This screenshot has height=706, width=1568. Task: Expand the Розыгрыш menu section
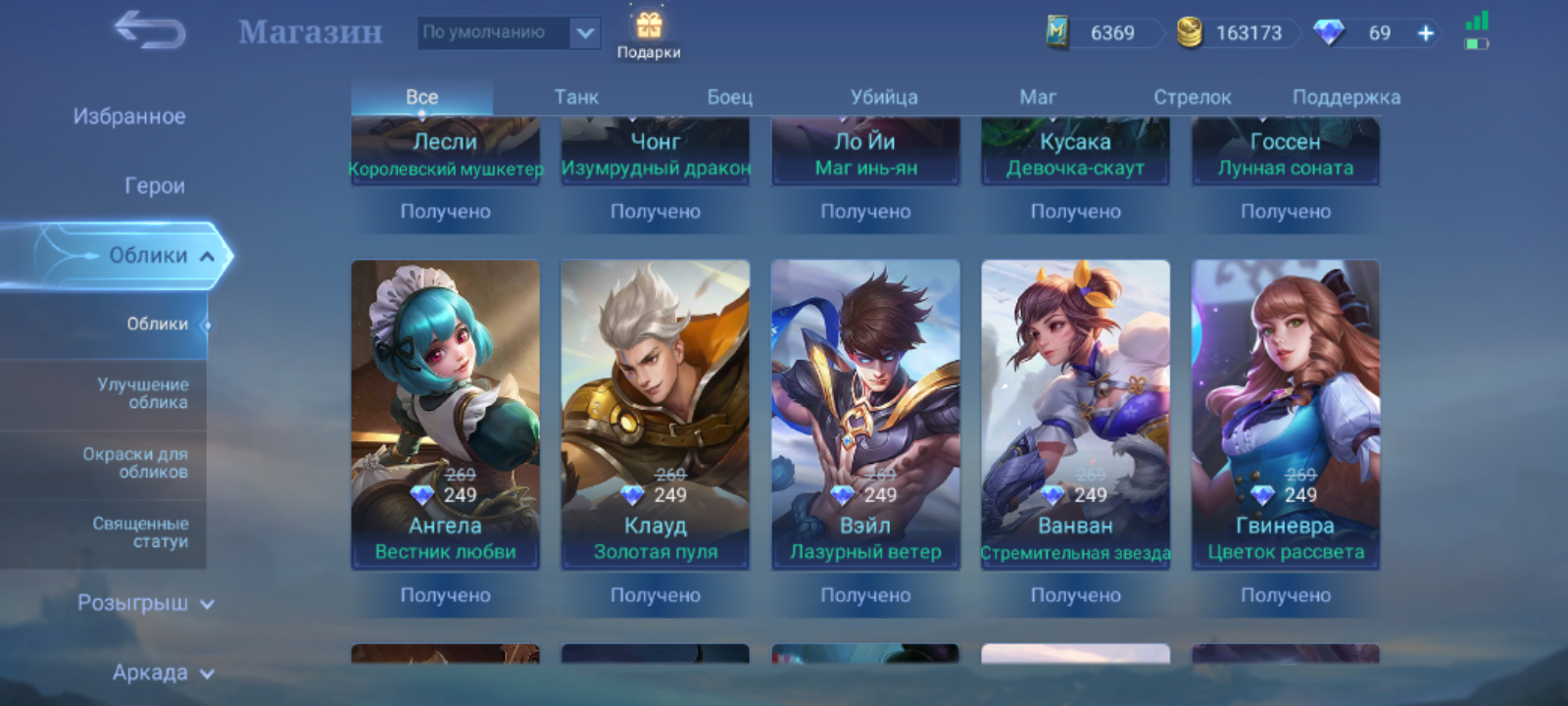(145, 603)
